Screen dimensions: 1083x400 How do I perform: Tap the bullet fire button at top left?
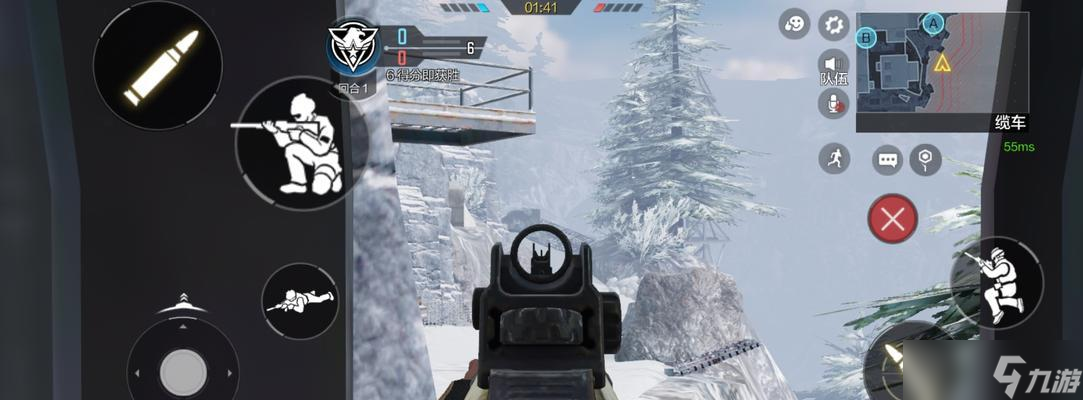pos(143,65)
